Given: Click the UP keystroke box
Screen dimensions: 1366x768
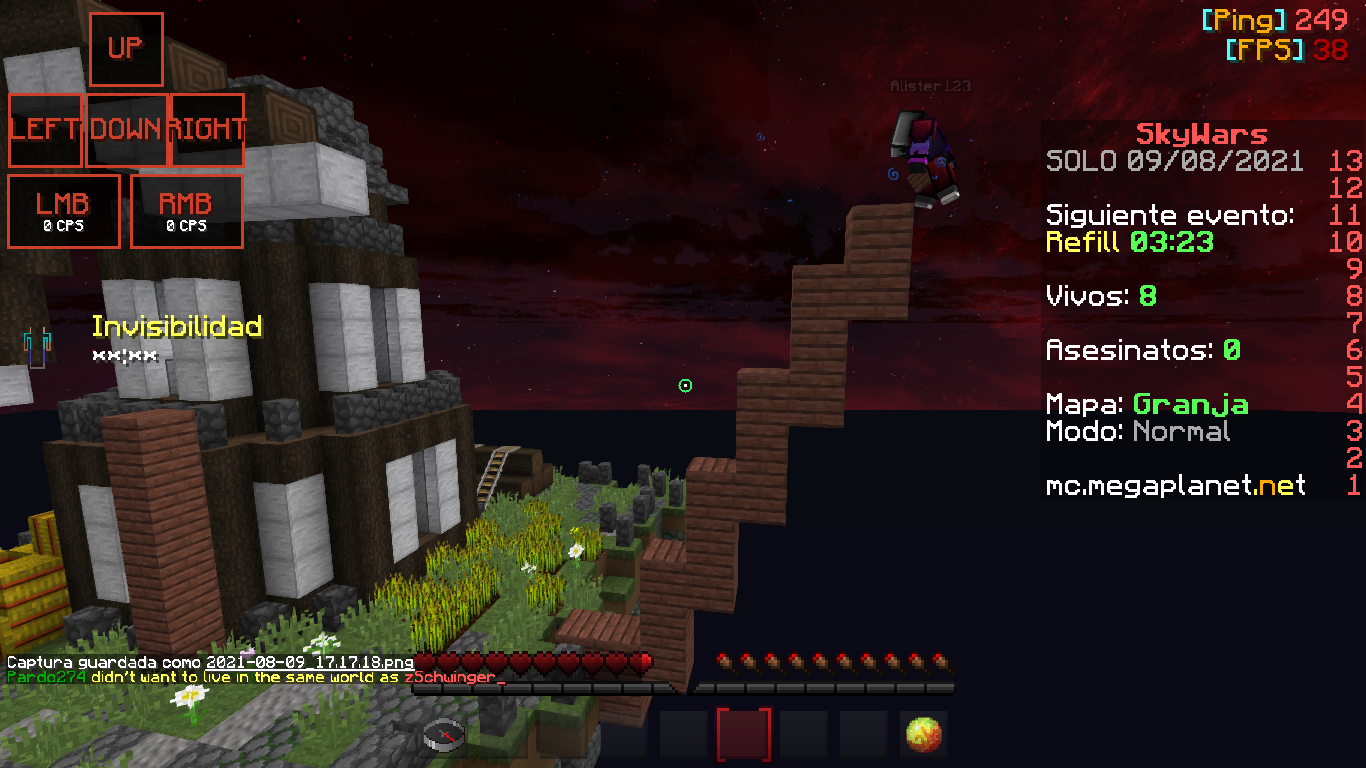Looking at the screenshot, I should click(x=126, y=49).
